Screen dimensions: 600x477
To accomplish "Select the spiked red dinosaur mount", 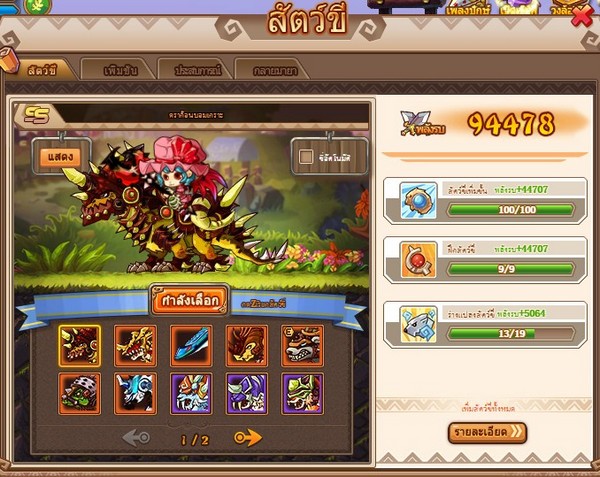I will click(x=79, y=343).
